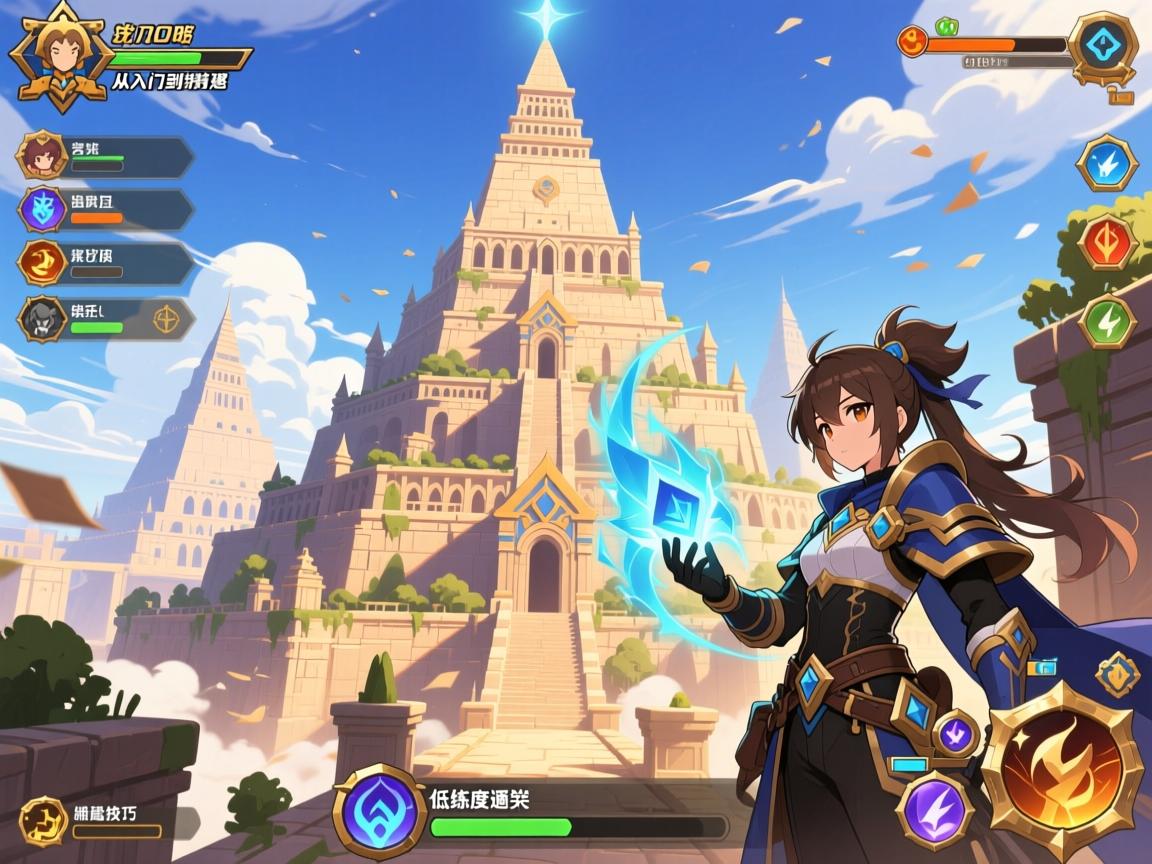This screenshot has width=1152, height=864.
Task: Activate the green lightning bolt skill
Action: (1107, 322)
